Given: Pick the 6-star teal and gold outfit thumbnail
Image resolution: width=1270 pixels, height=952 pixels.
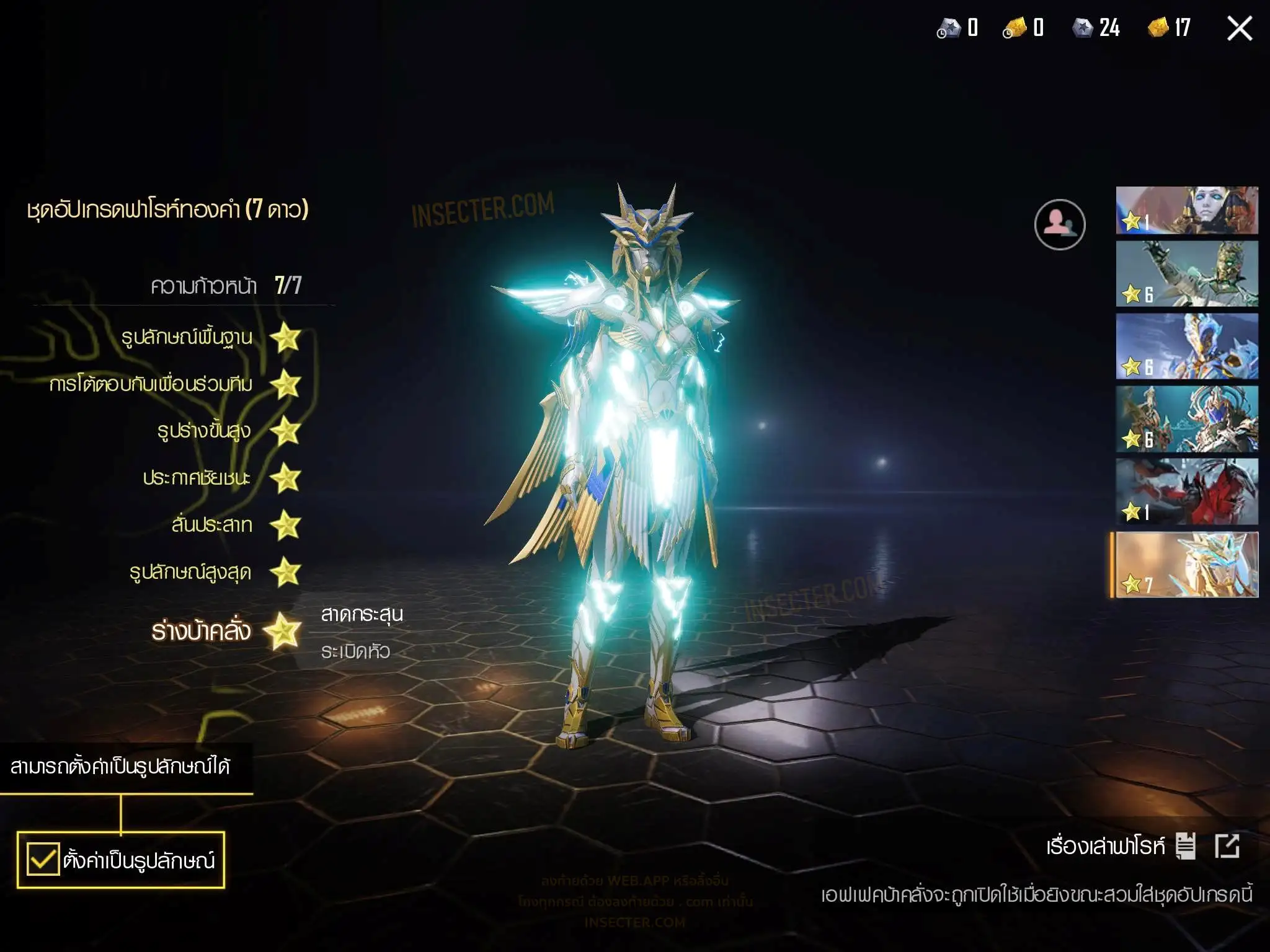Looking at the screenshot, I should click(1186, 419).
